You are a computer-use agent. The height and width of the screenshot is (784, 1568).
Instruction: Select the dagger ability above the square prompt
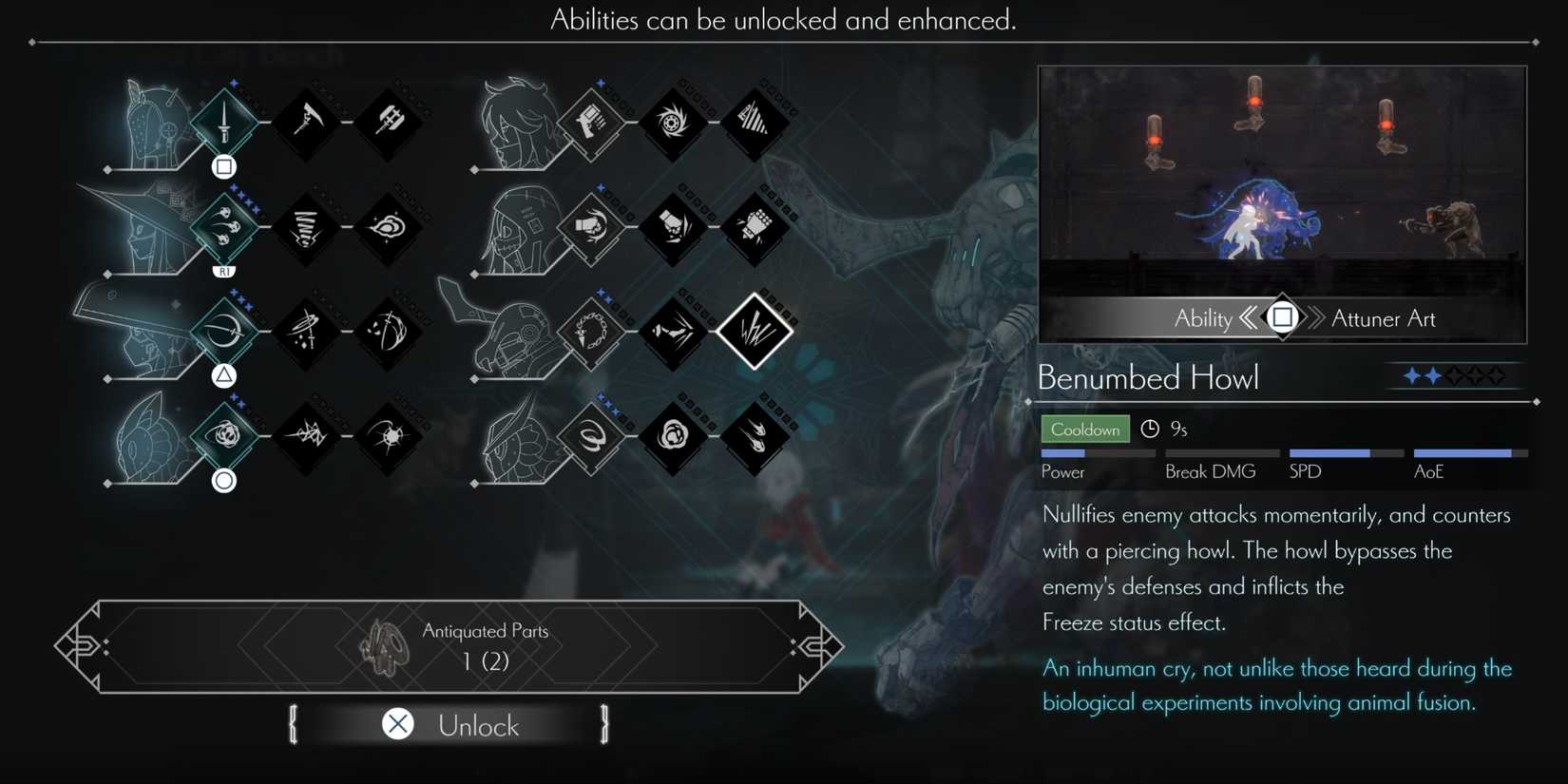[223, 124]
